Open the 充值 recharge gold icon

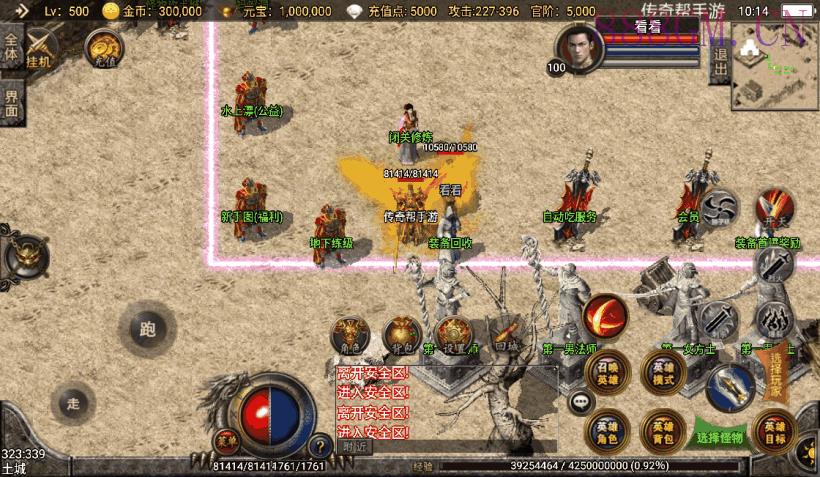(x=104, y=47)
